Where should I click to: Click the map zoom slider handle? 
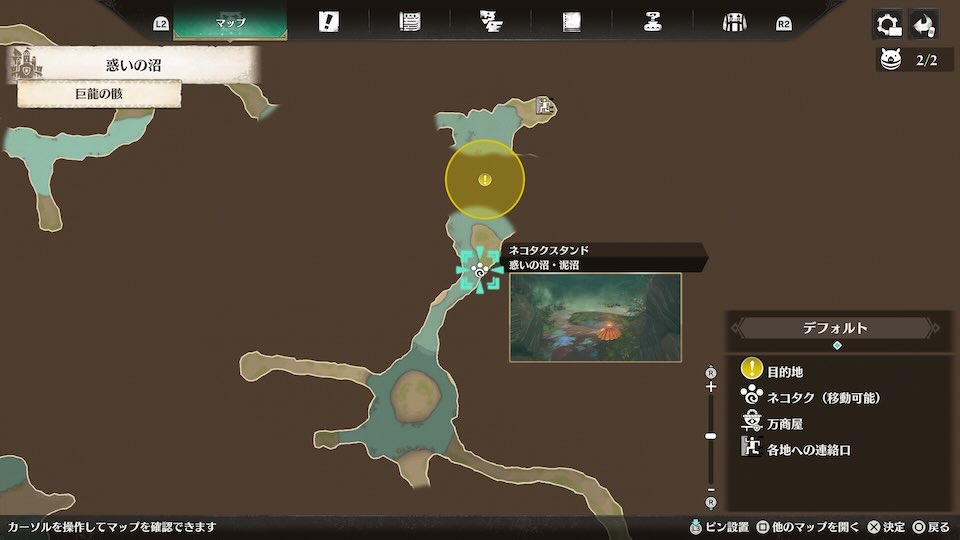coord(711,436)
